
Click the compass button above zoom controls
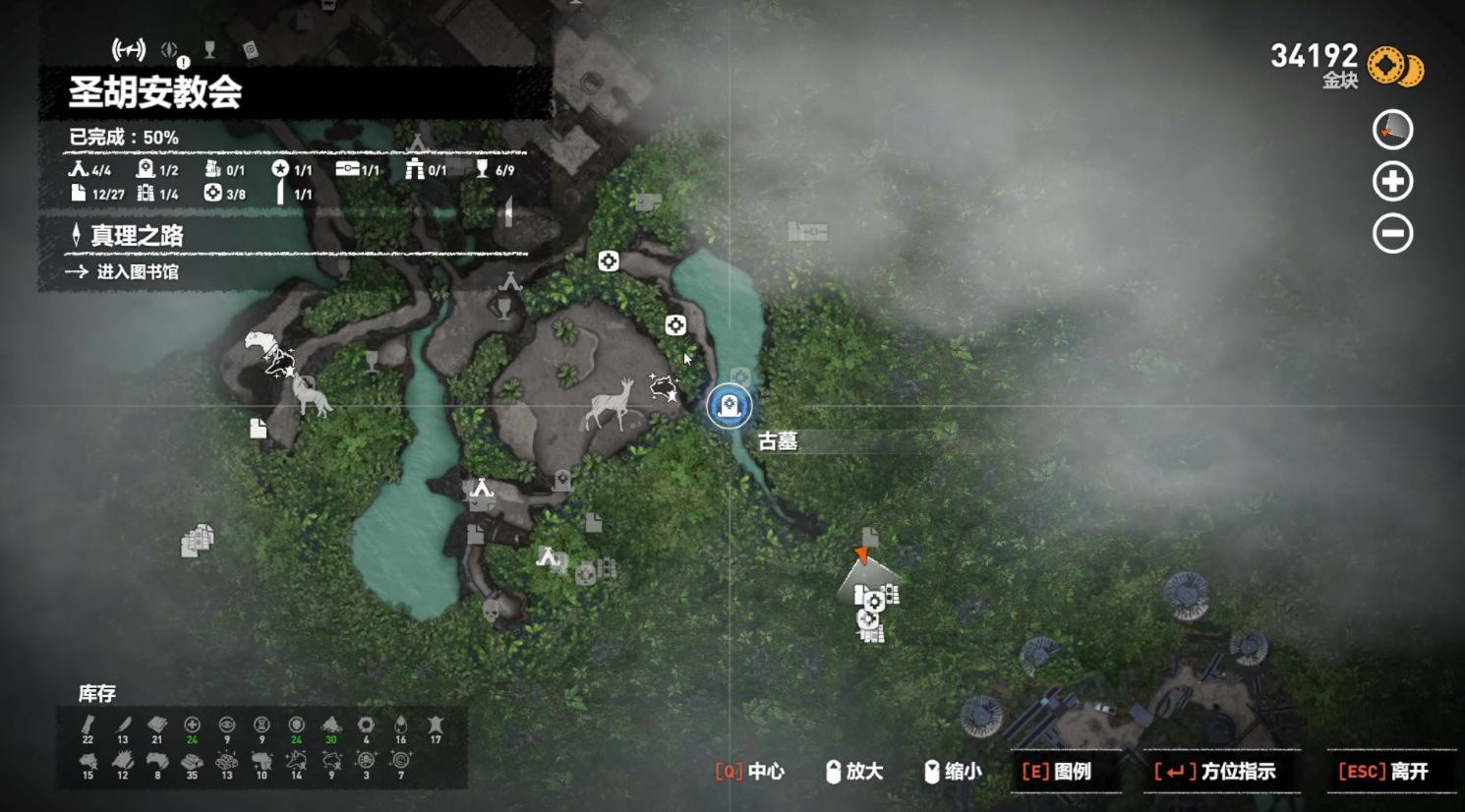1392,130
